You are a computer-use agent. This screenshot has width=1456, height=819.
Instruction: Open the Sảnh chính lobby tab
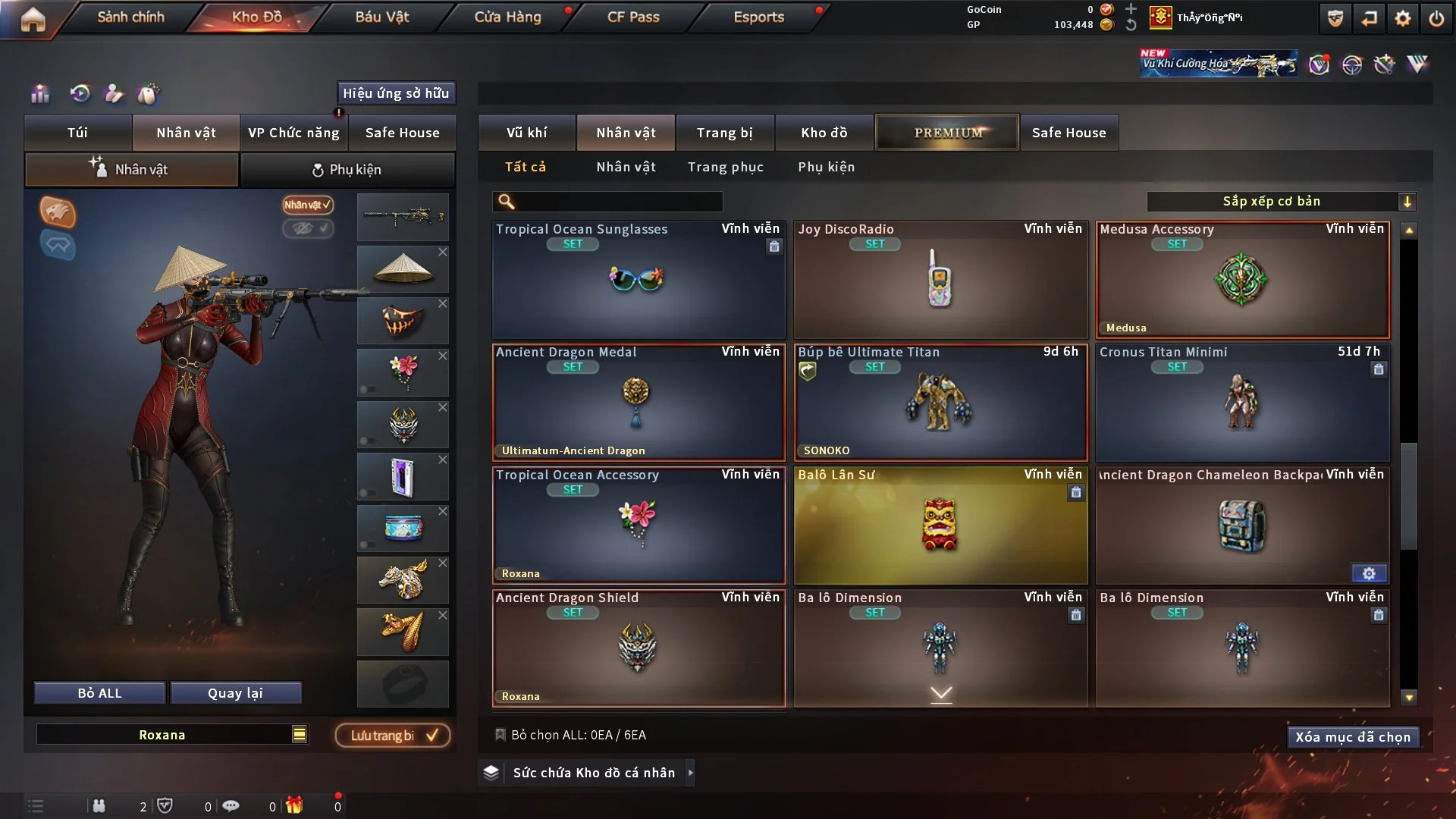point(130,17)
